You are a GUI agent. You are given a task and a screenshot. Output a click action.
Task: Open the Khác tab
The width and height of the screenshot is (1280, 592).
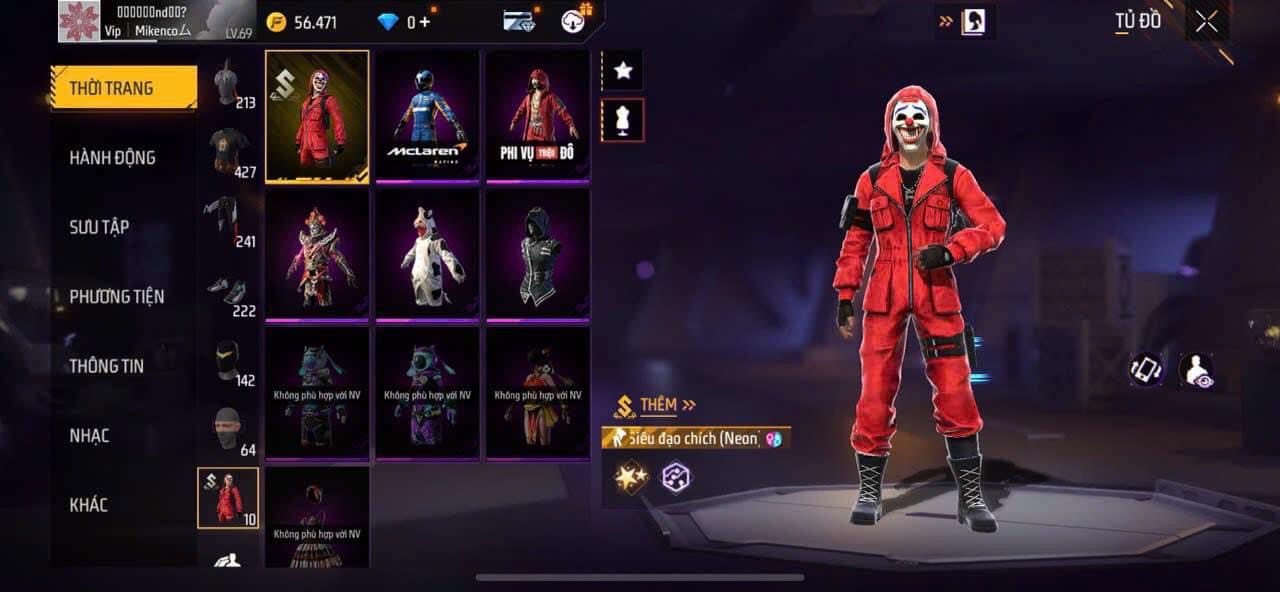[88, 504]
